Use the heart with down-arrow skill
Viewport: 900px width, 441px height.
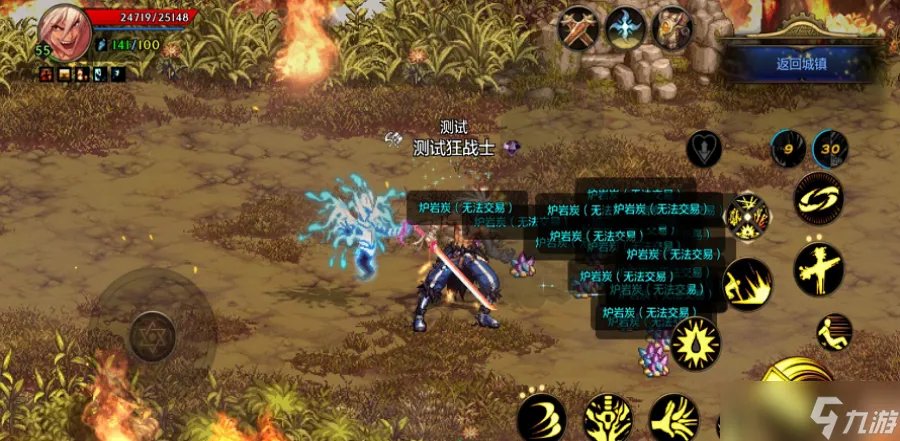[x=705, y=149]
